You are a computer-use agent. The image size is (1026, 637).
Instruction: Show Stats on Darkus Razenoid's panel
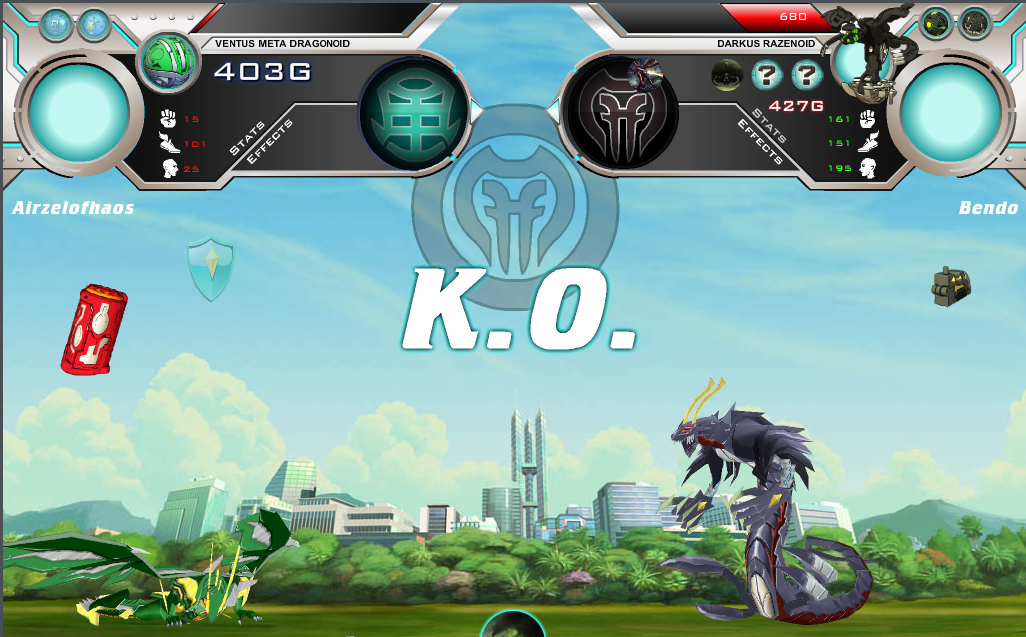coord(771,125)
